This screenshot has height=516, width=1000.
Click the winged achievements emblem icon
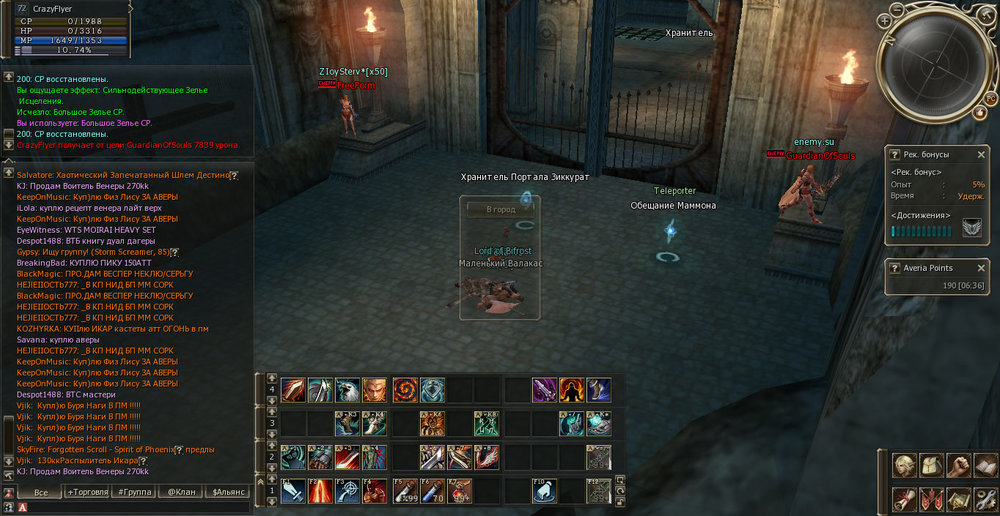[x=972, y=230]
